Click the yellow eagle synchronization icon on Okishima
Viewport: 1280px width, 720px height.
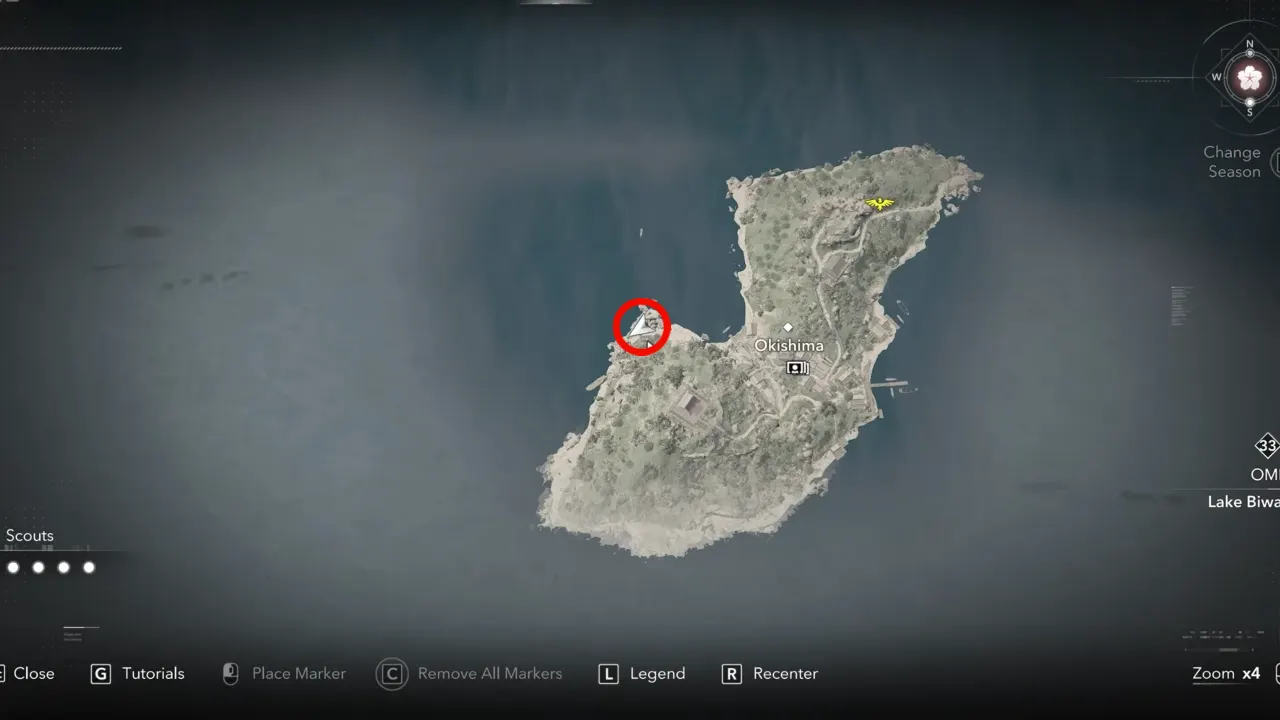(x=878, y=202)
